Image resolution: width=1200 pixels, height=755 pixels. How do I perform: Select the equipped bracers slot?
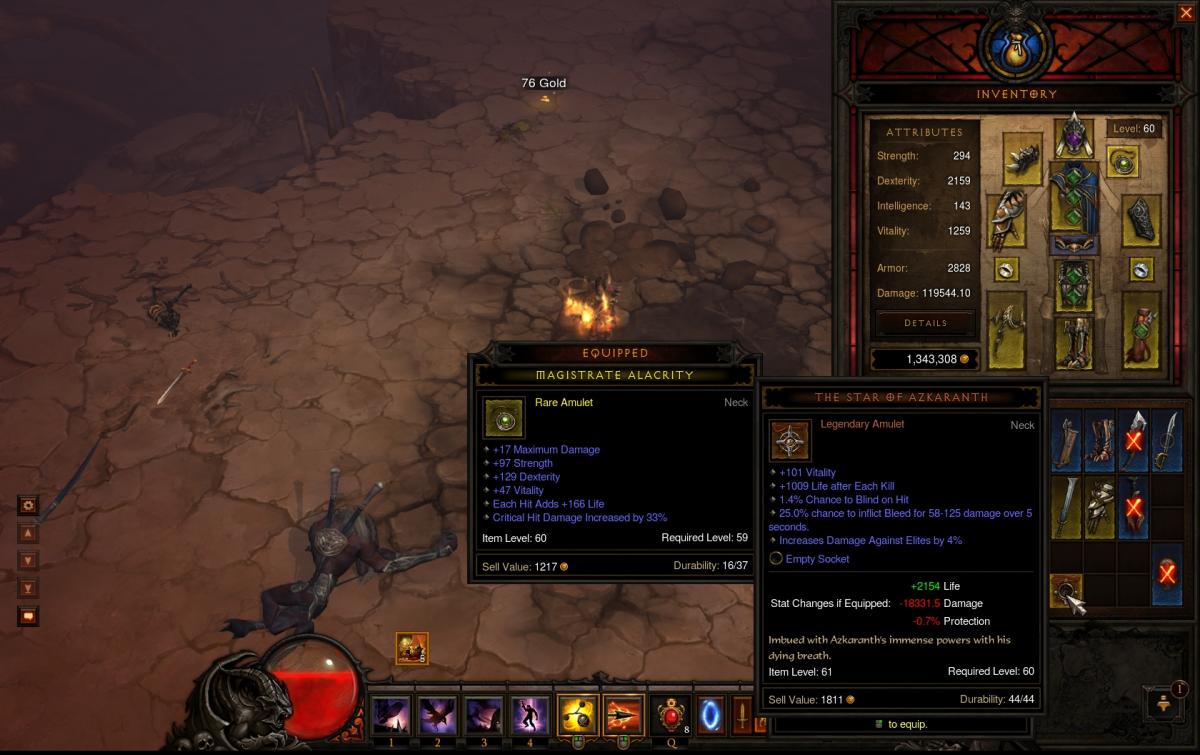point(1141,219)
